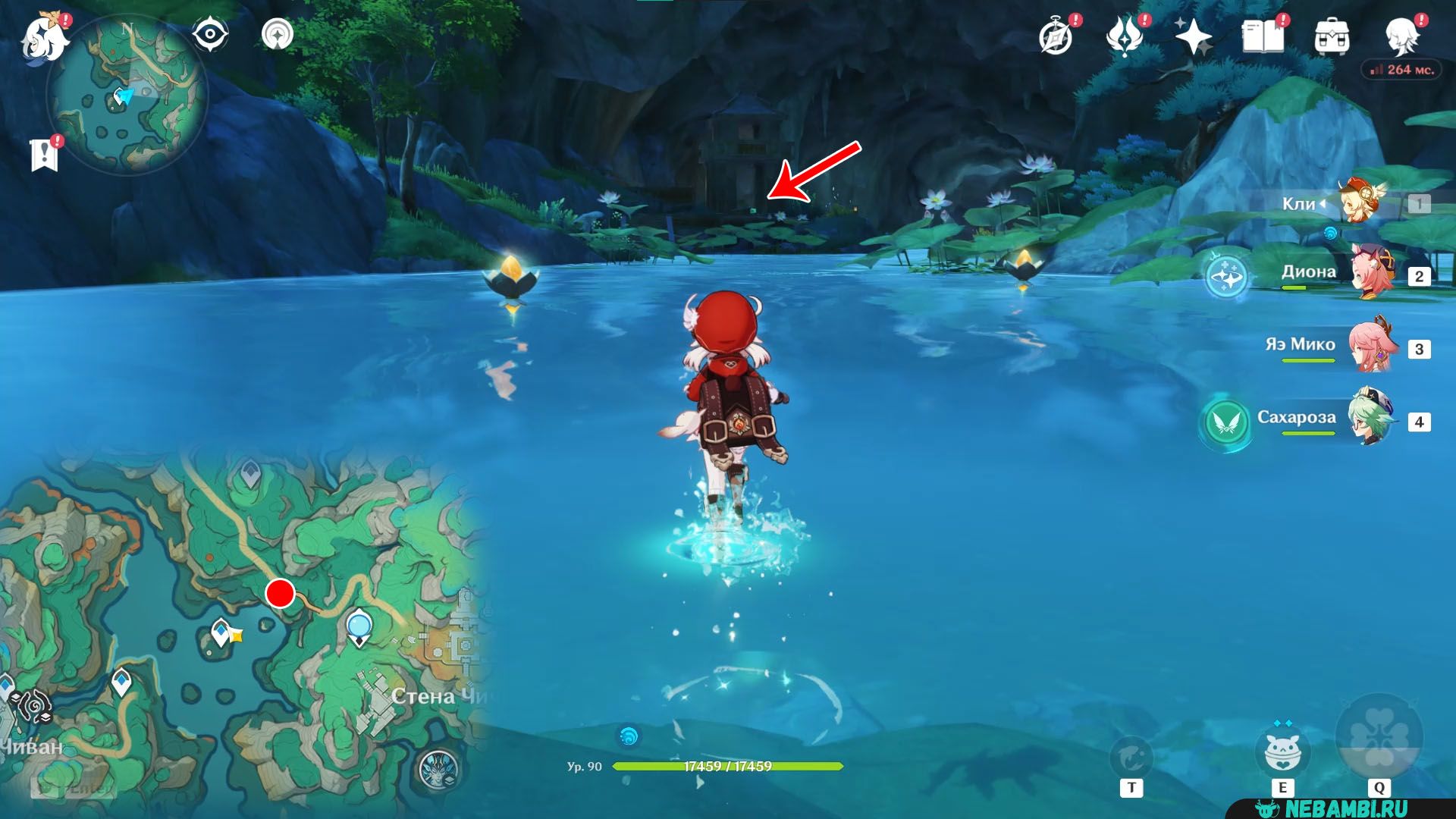Open the events compass icon

coord(1056,36)
